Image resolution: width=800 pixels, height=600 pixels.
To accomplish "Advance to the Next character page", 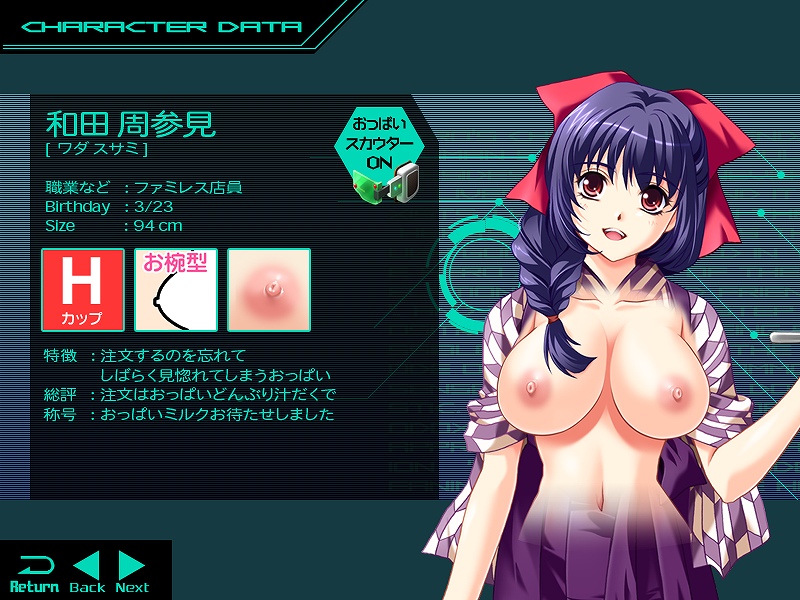I will [x=132, y=572].
